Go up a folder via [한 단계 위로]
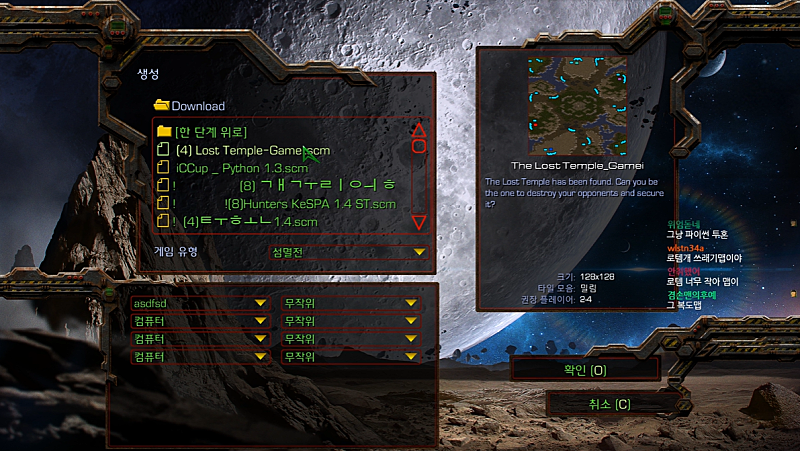The height and width of the screenshot is (451, 800). (x=210, y=131)
